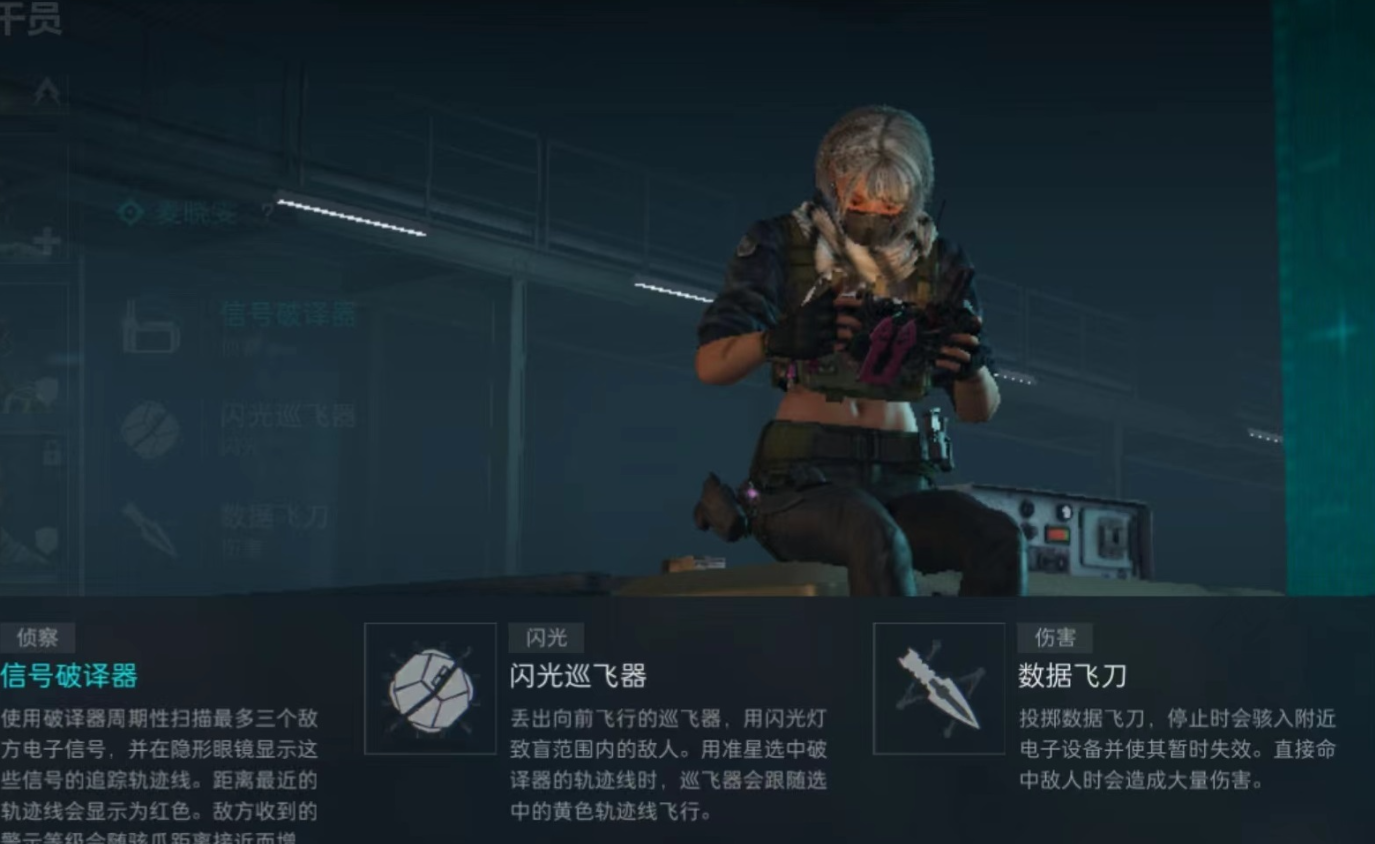1375x844 pixels.
Task: Click the 伤害 category tag
Action: tap(1053, 637)
